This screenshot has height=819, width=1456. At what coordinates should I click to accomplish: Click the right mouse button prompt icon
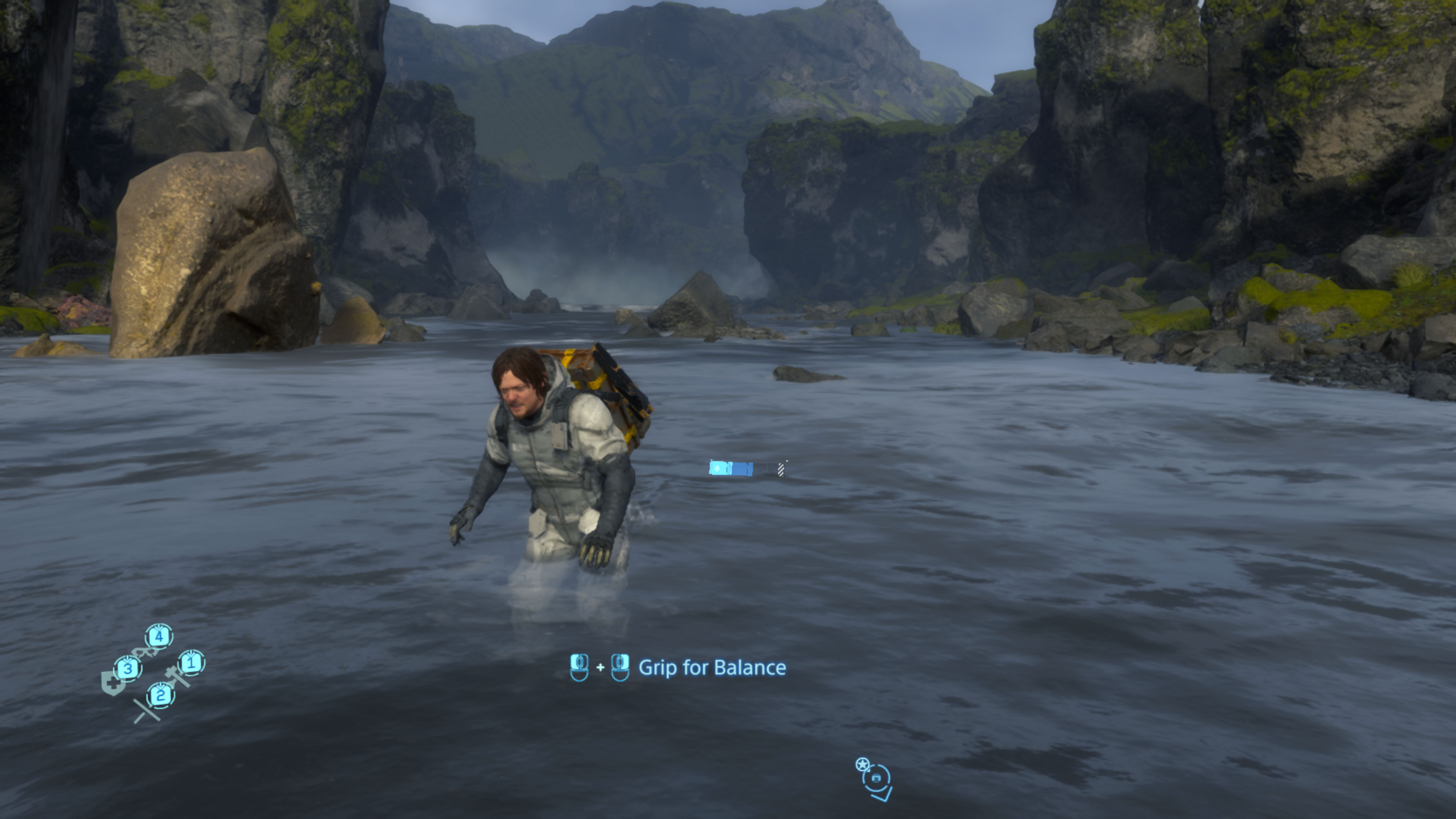click(x=621, y=667)
